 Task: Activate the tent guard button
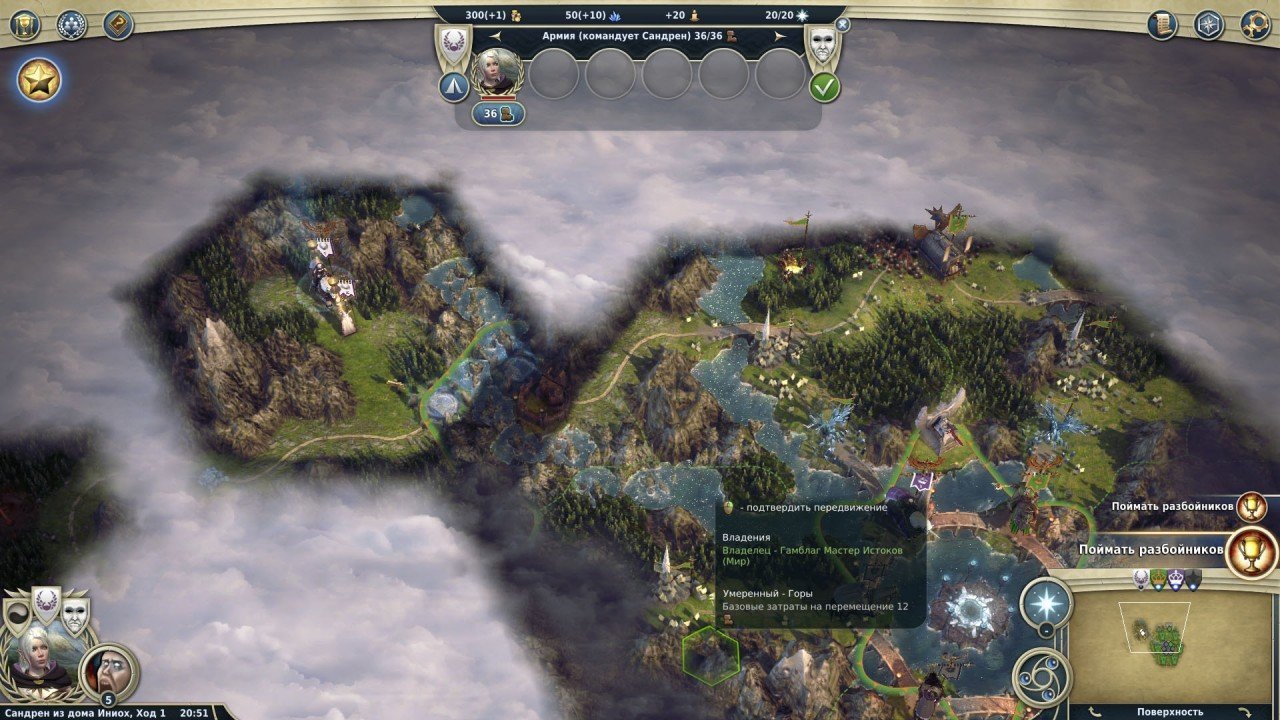[x=454, y=87]
